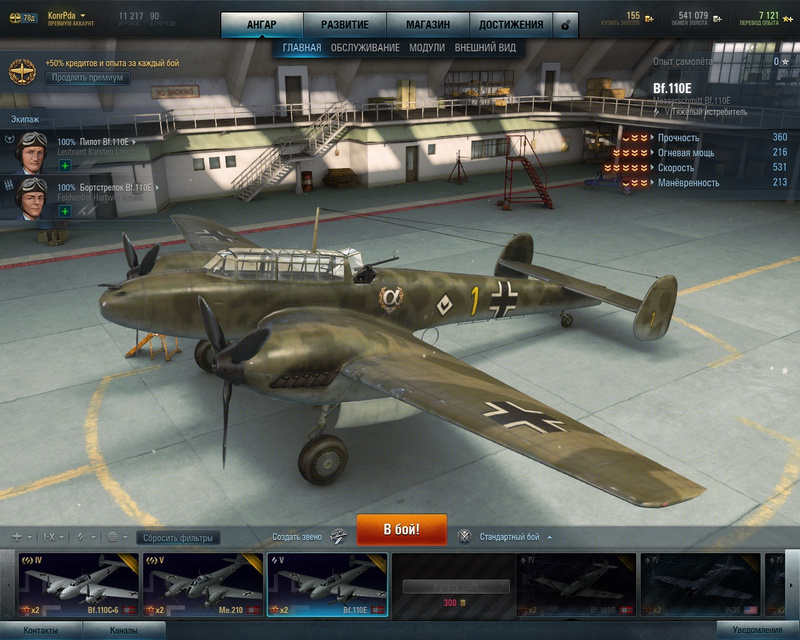Open the Обслуживание sub-tab
The width and height of the screenshot is (800, 640).
365,47
